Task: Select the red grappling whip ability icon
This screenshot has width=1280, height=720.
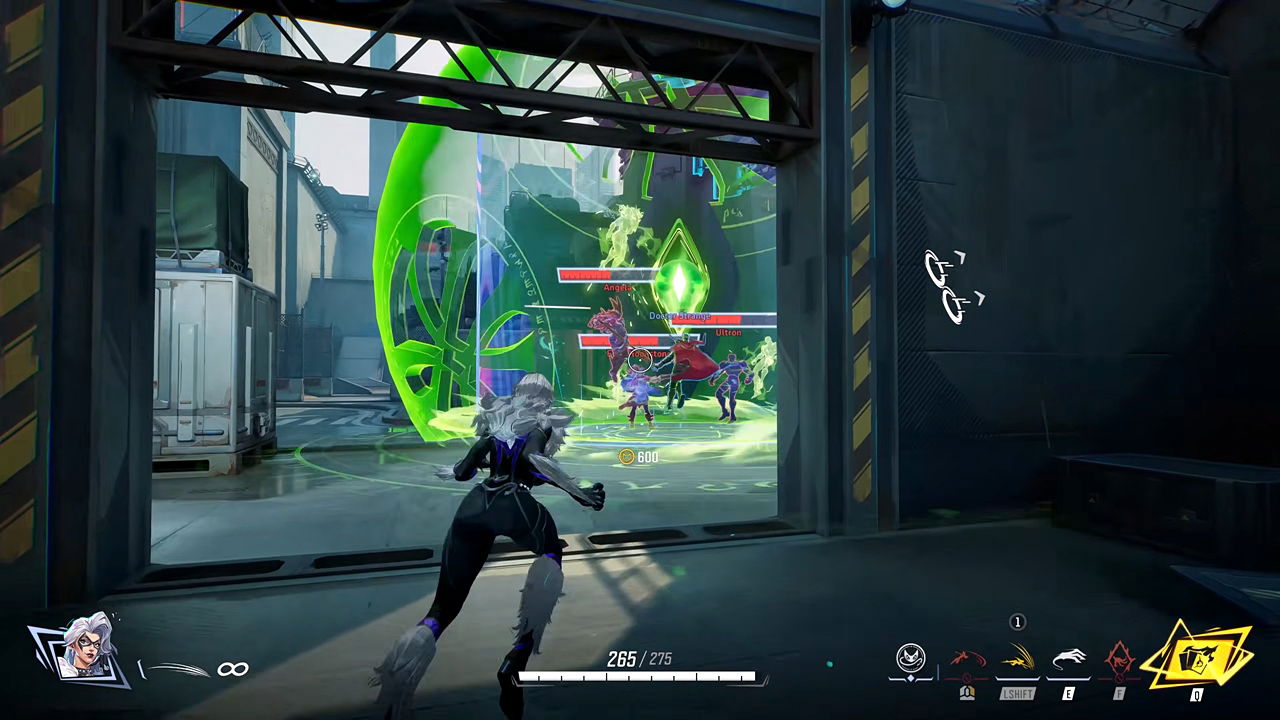Action: point(966,657)
